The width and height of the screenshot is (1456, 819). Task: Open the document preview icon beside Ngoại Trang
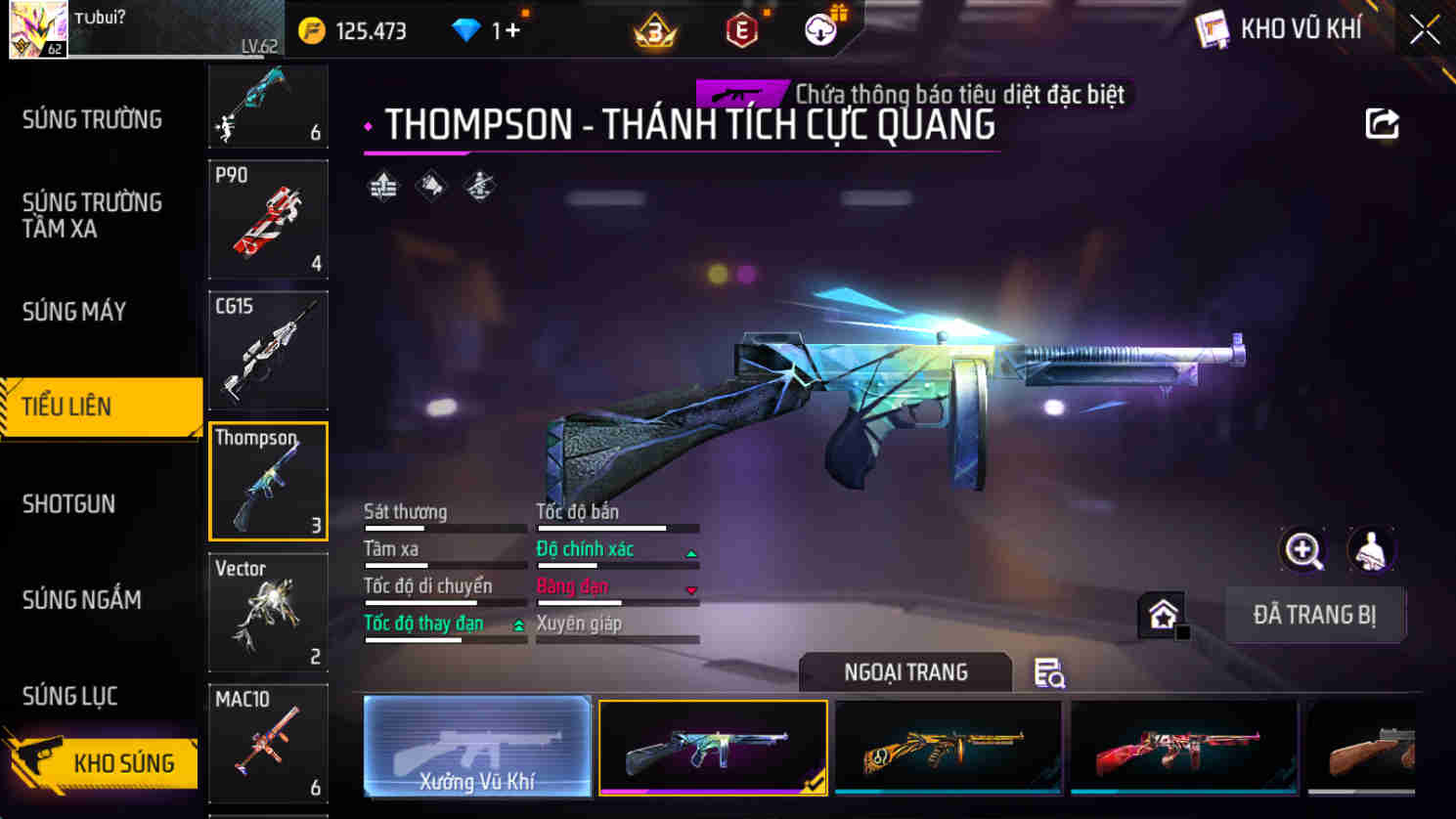coord(1049,673)
